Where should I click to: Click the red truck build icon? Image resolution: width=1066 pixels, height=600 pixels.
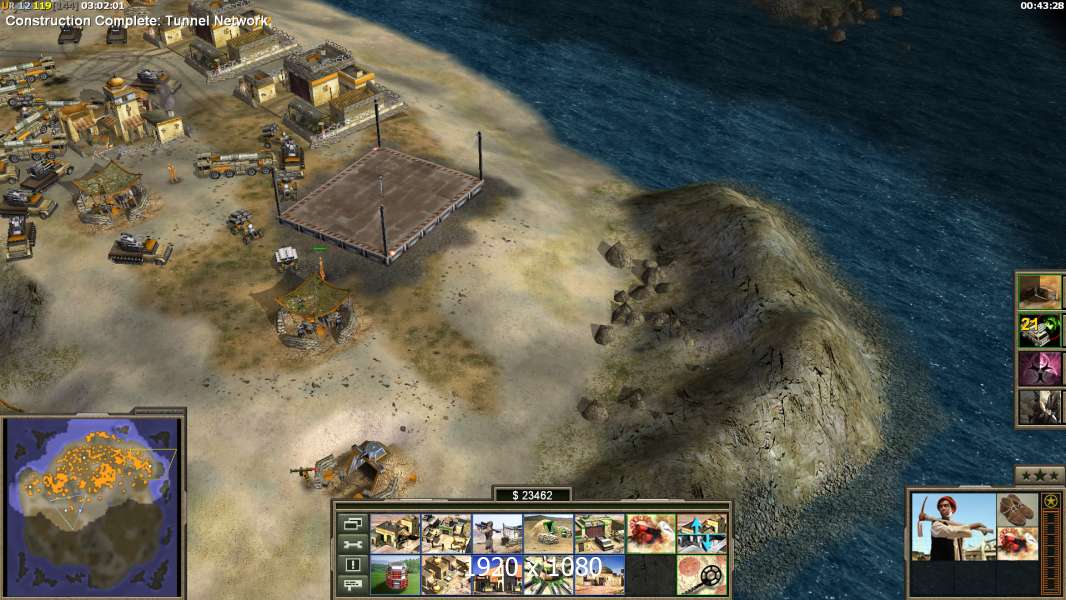(x=395, y=574)
